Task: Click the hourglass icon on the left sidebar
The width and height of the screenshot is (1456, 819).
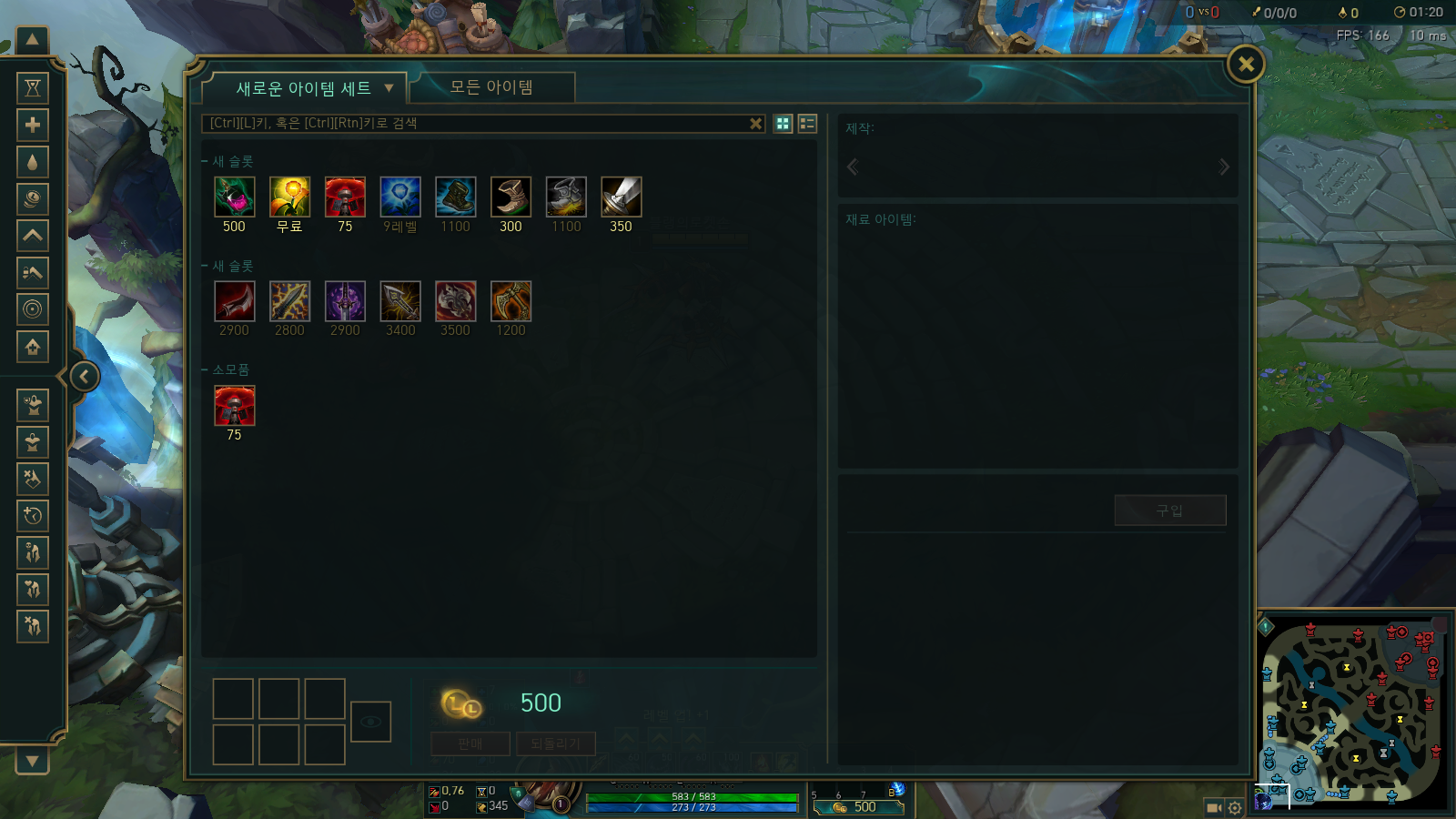Action: click(33, 86)
